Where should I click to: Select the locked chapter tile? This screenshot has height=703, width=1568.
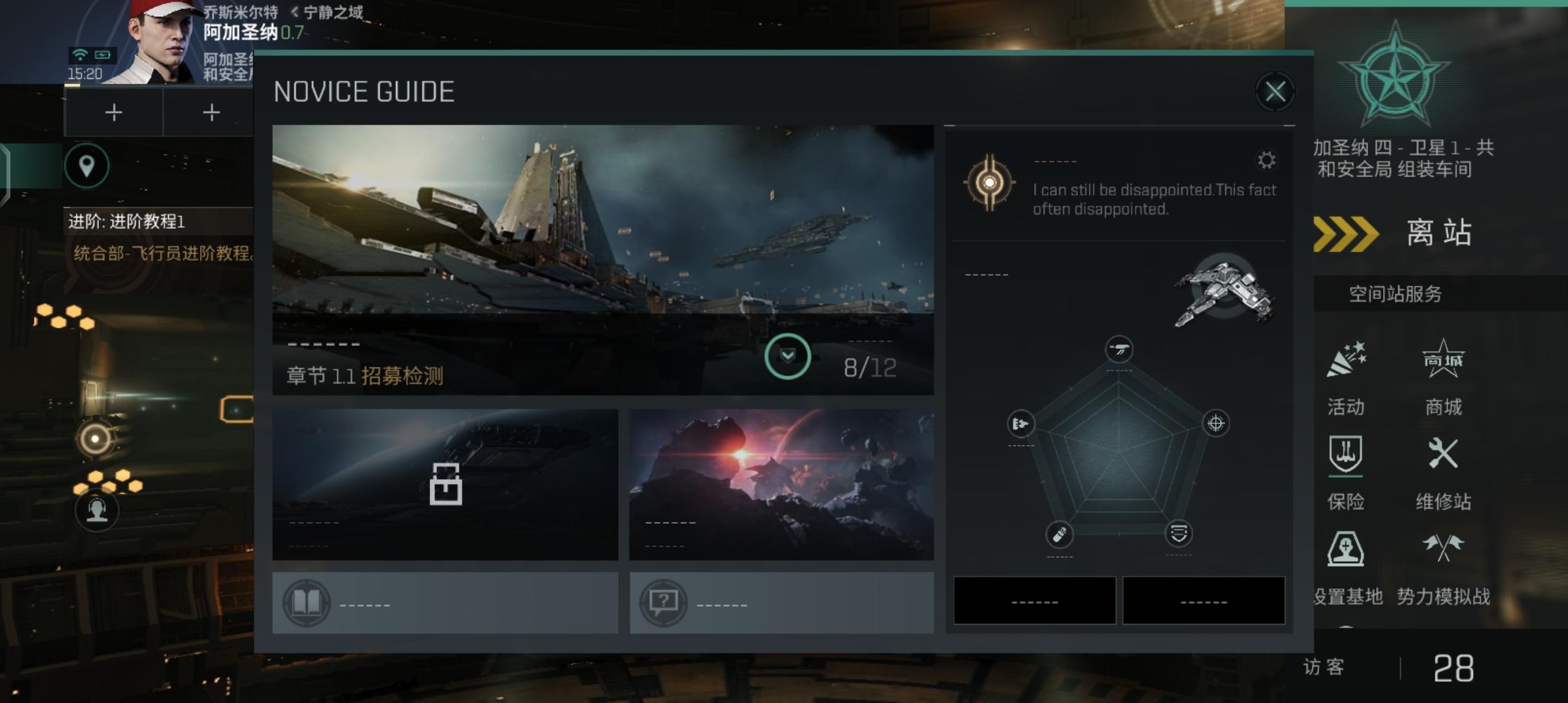[445, 484]
